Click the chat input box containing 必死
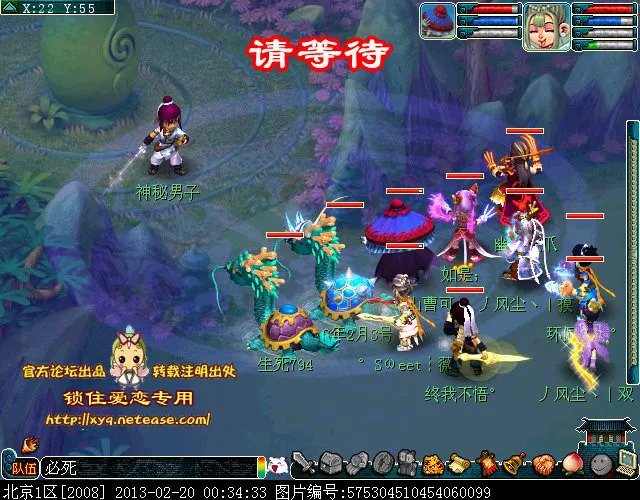This screenshot has height=500, width=640. pyautogui.click(x=150, y=467)
